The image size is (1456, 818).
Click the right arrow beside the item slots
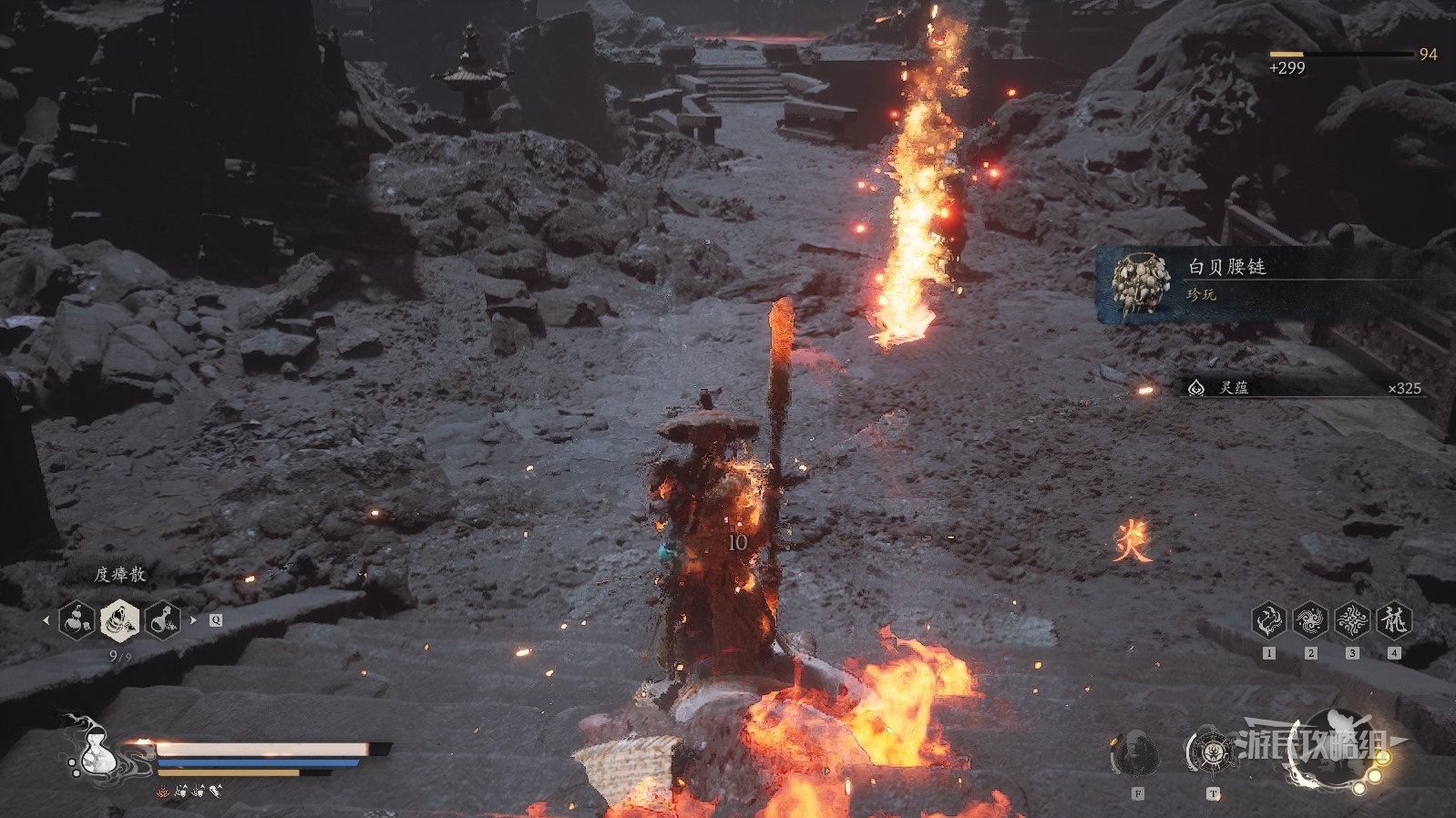coord(193,620)
